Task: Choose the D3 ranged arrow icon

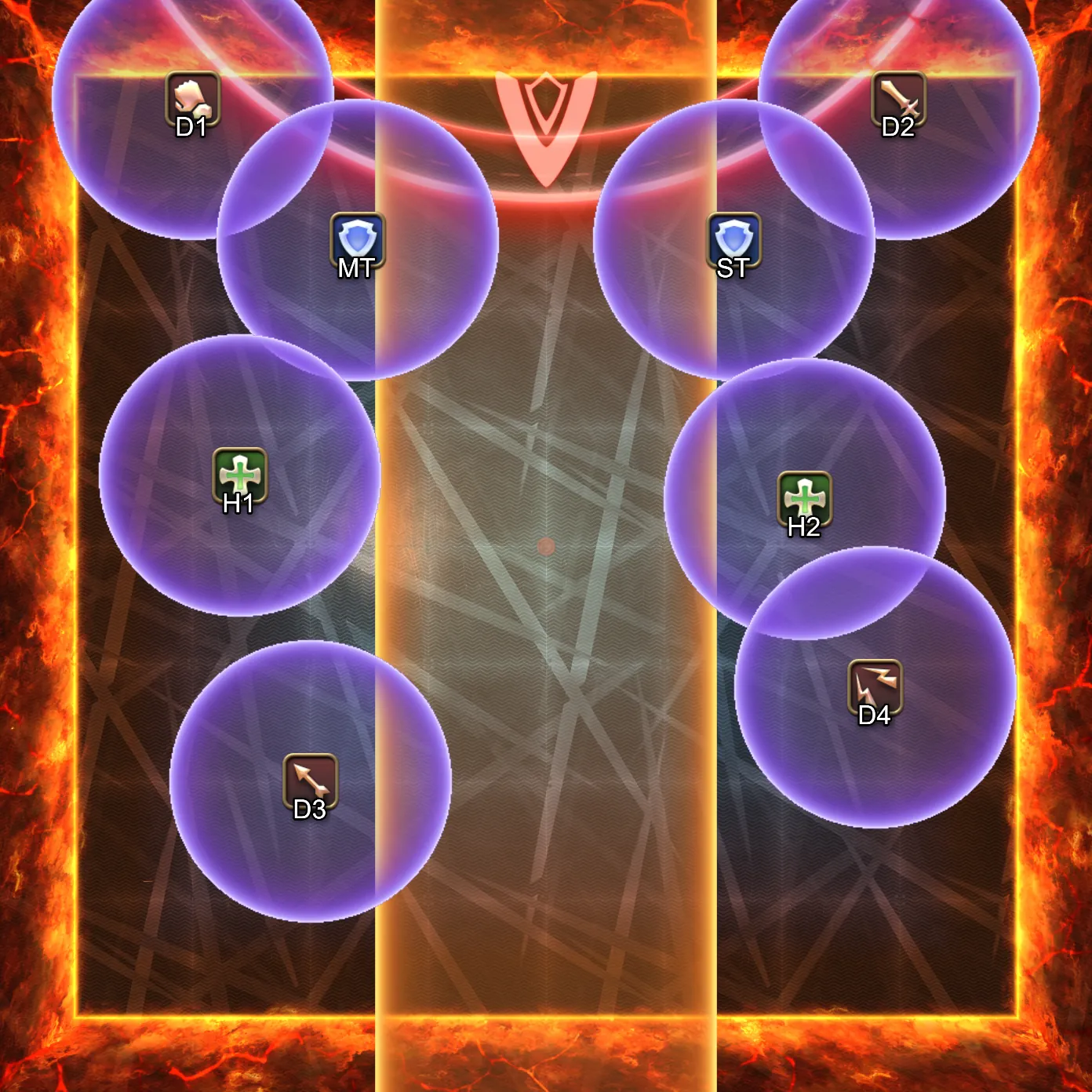Action: click(x=310, y=781)
